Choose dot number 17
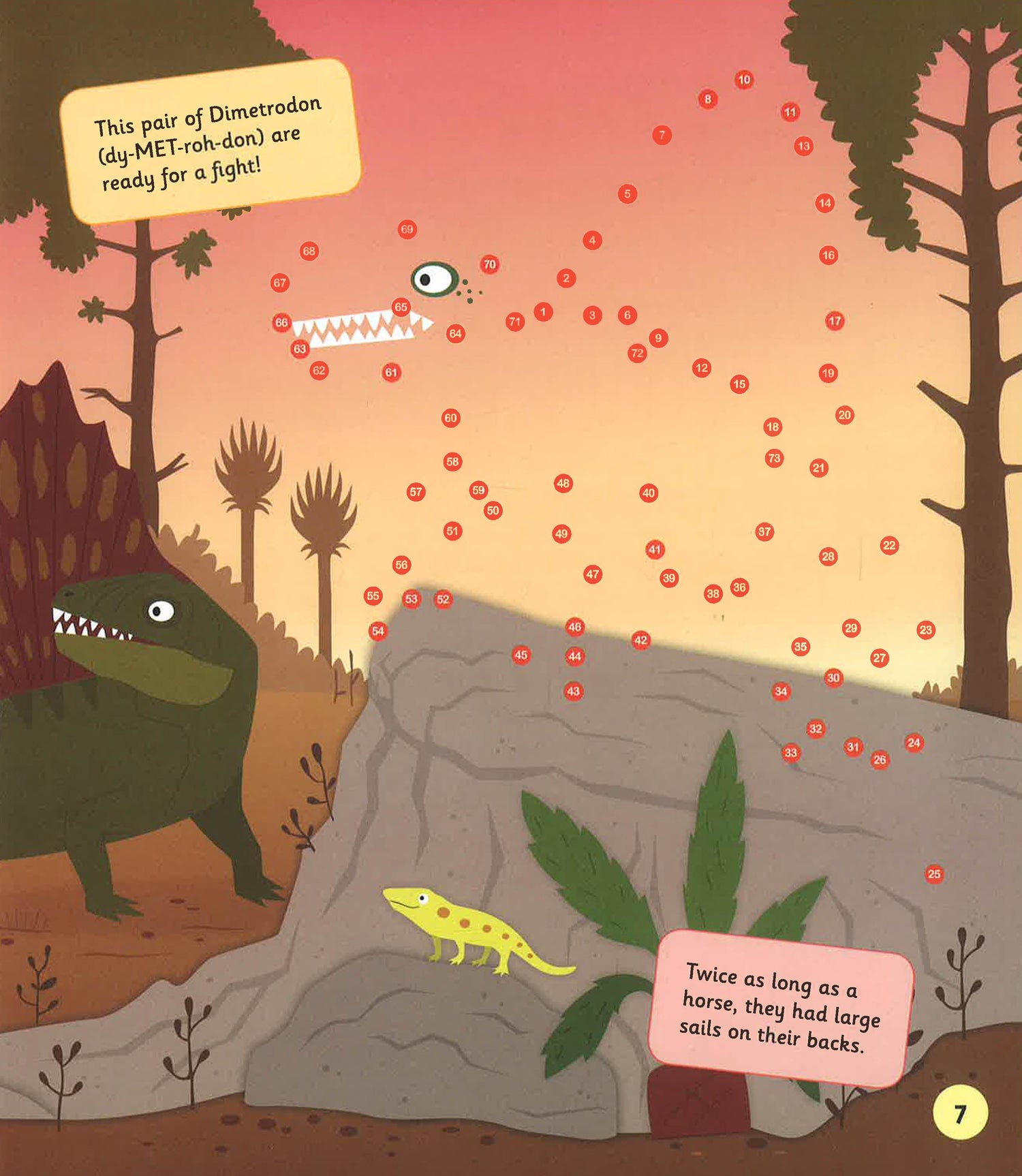1022x1176 pixels. [835, 321]
